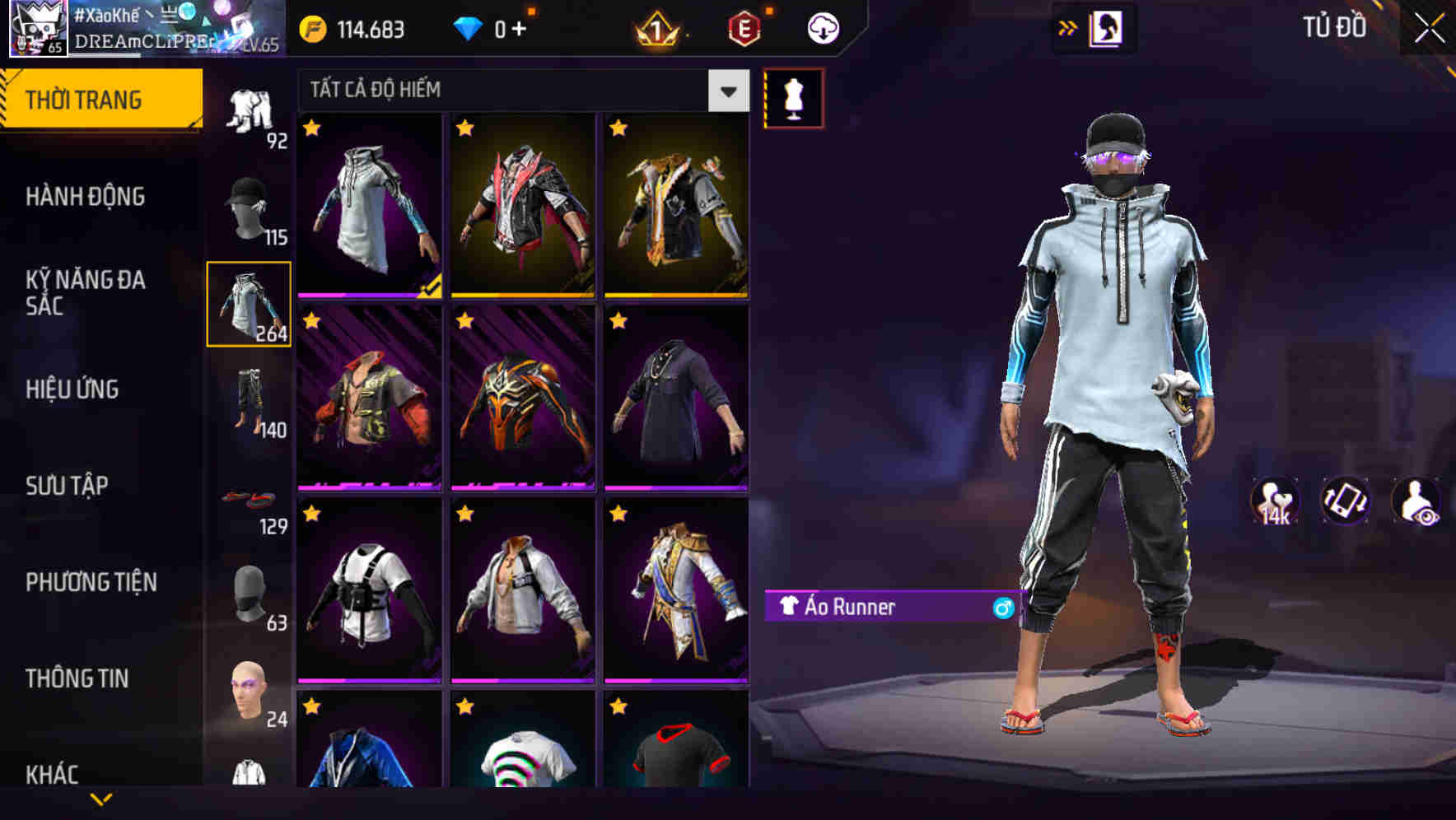This screenshot has width=1456, height=820.
Task: Expand more categories with the bottom chevron
Action: coord(102,799)
